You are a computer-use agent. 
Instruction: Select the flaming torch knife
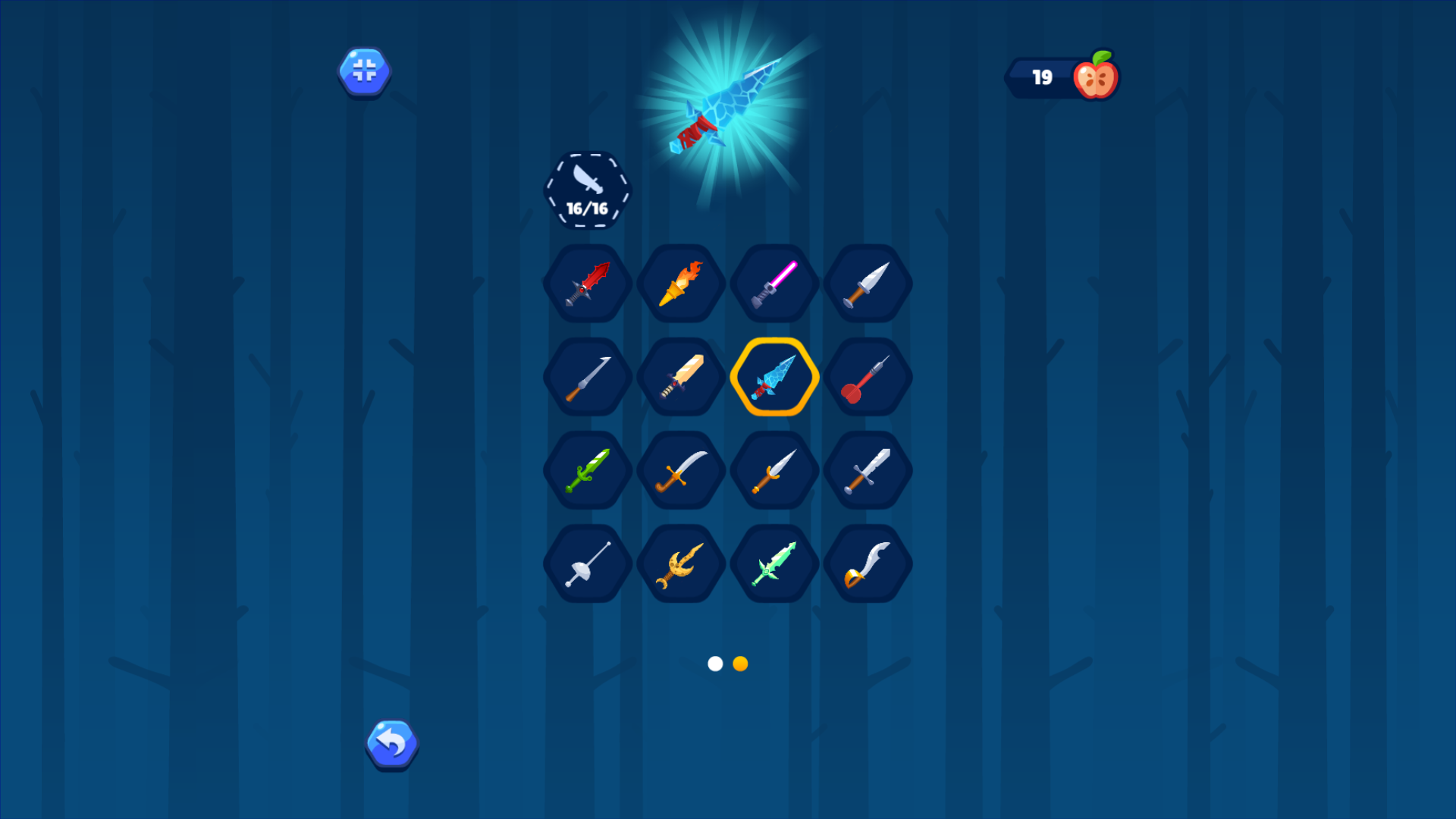point(681,284)
